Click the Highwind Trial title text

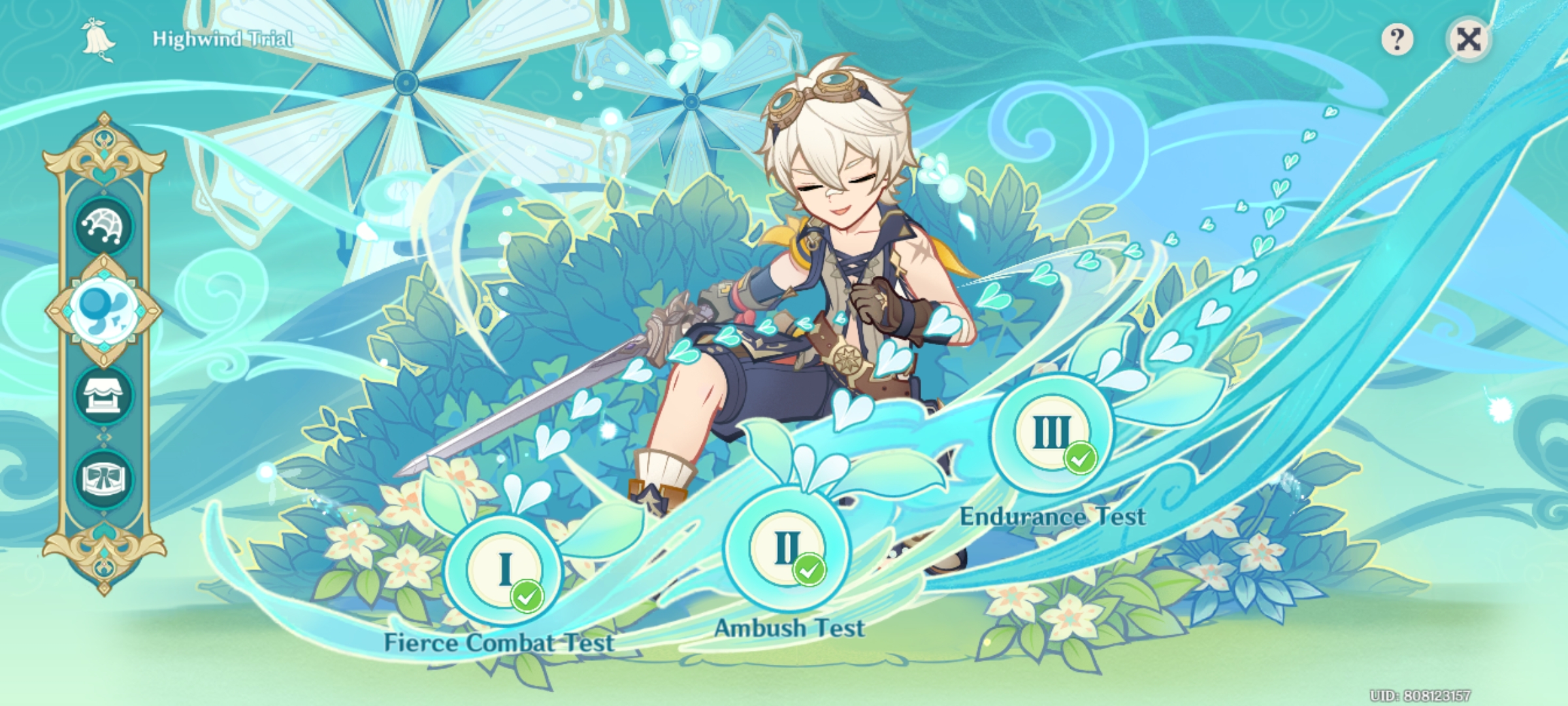(222, 38)
